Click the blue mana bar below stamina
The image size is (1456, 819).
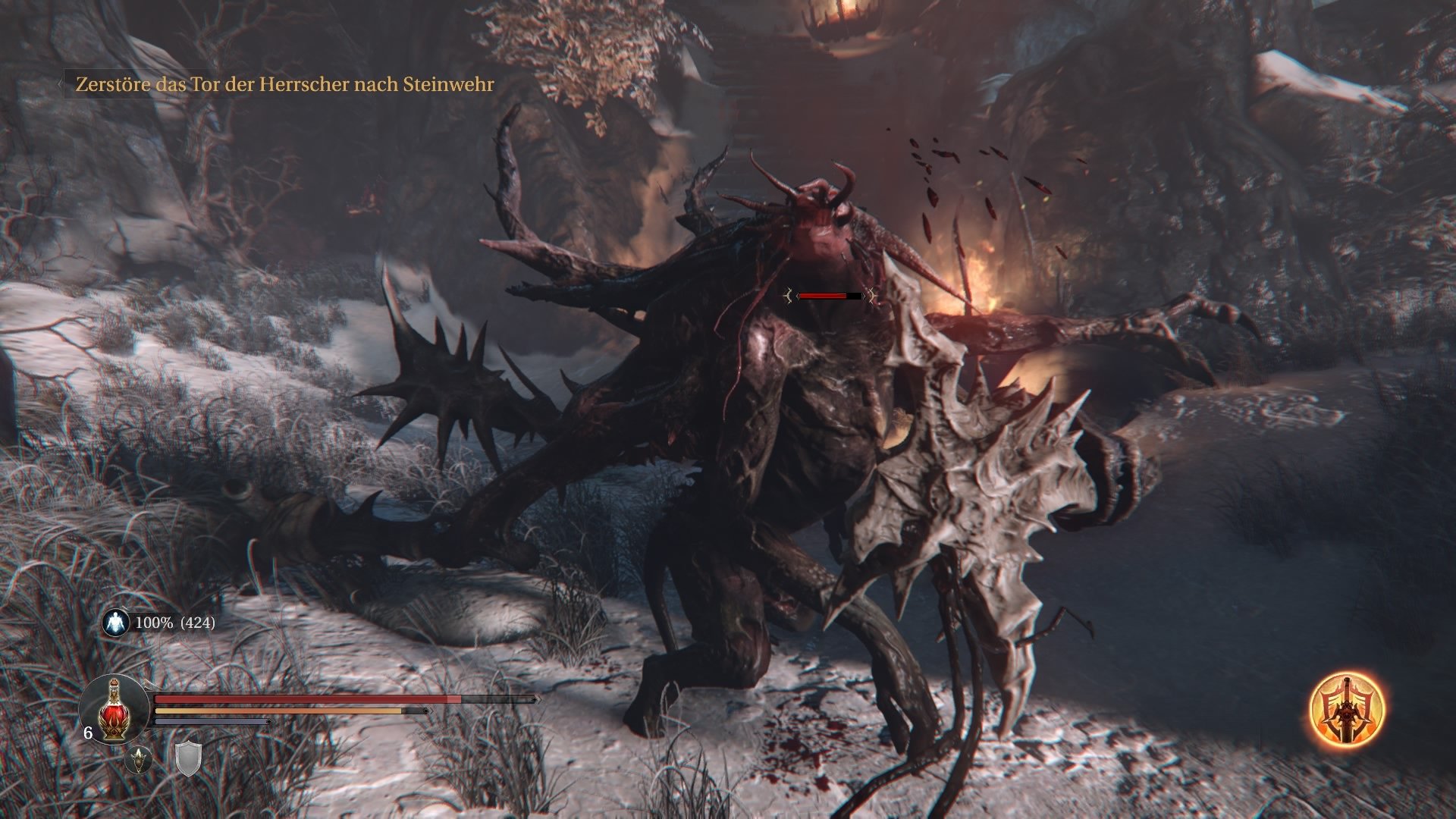click(212, 720)
